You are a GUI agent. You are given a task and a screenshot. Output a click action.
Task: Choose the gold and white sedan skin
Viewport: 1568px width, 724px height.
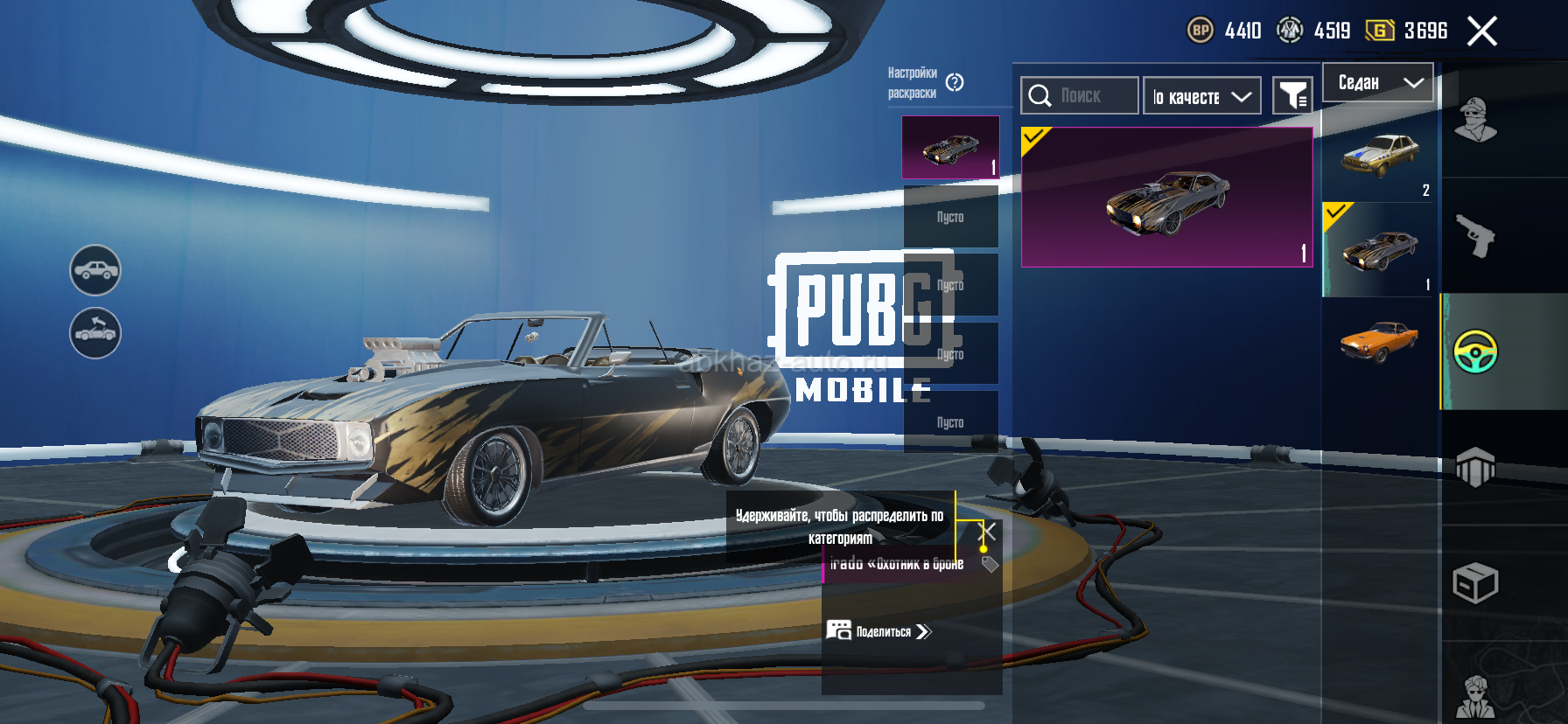click(x=1379, y=156)
